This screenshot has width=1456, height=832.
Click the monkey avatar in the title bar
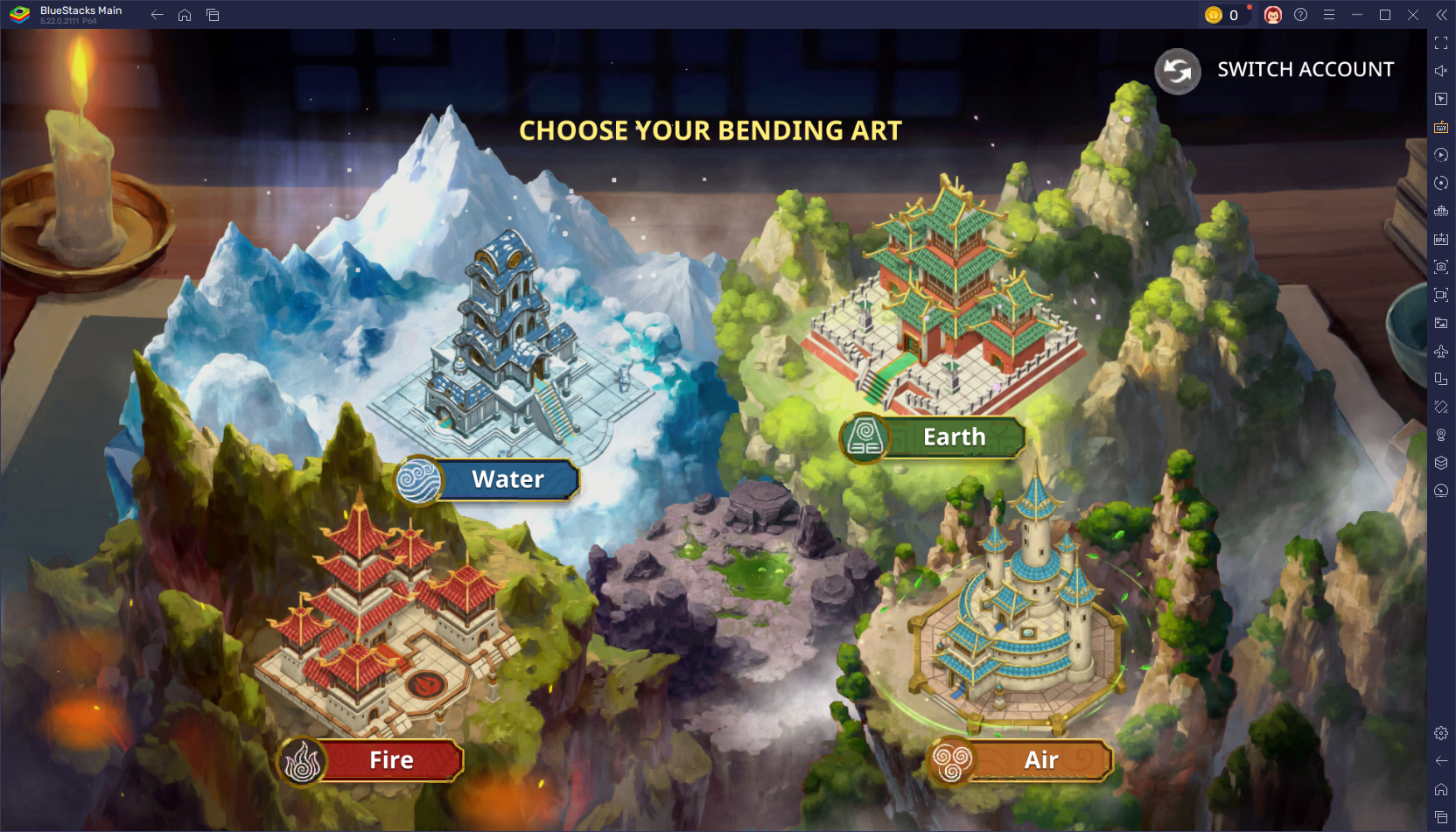[1274, 15]
